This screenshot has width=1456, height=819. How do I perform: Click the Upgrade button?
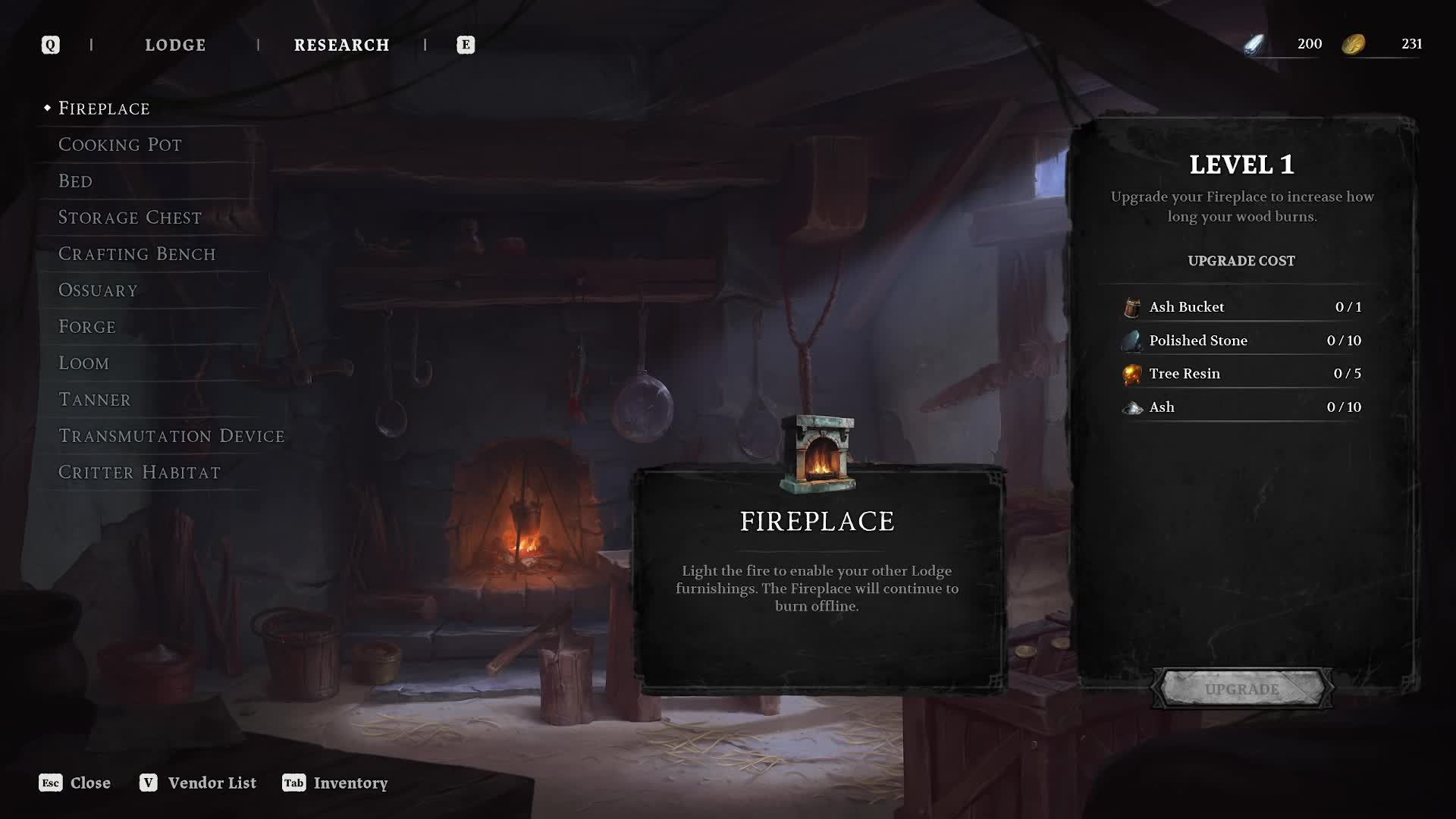(x=1241, y=689)
